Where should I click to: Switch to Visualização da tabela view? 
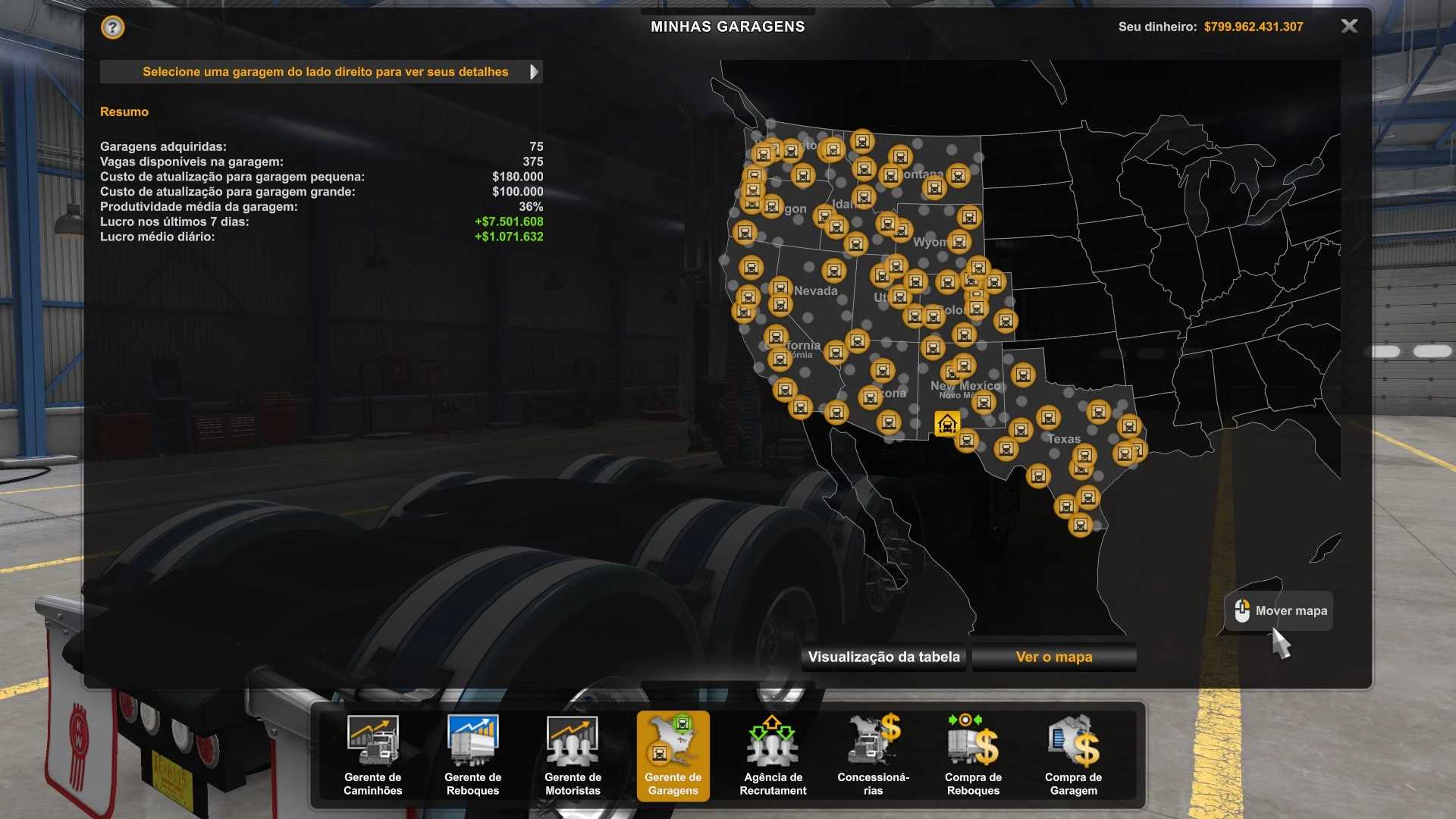(x=883, y=657)
